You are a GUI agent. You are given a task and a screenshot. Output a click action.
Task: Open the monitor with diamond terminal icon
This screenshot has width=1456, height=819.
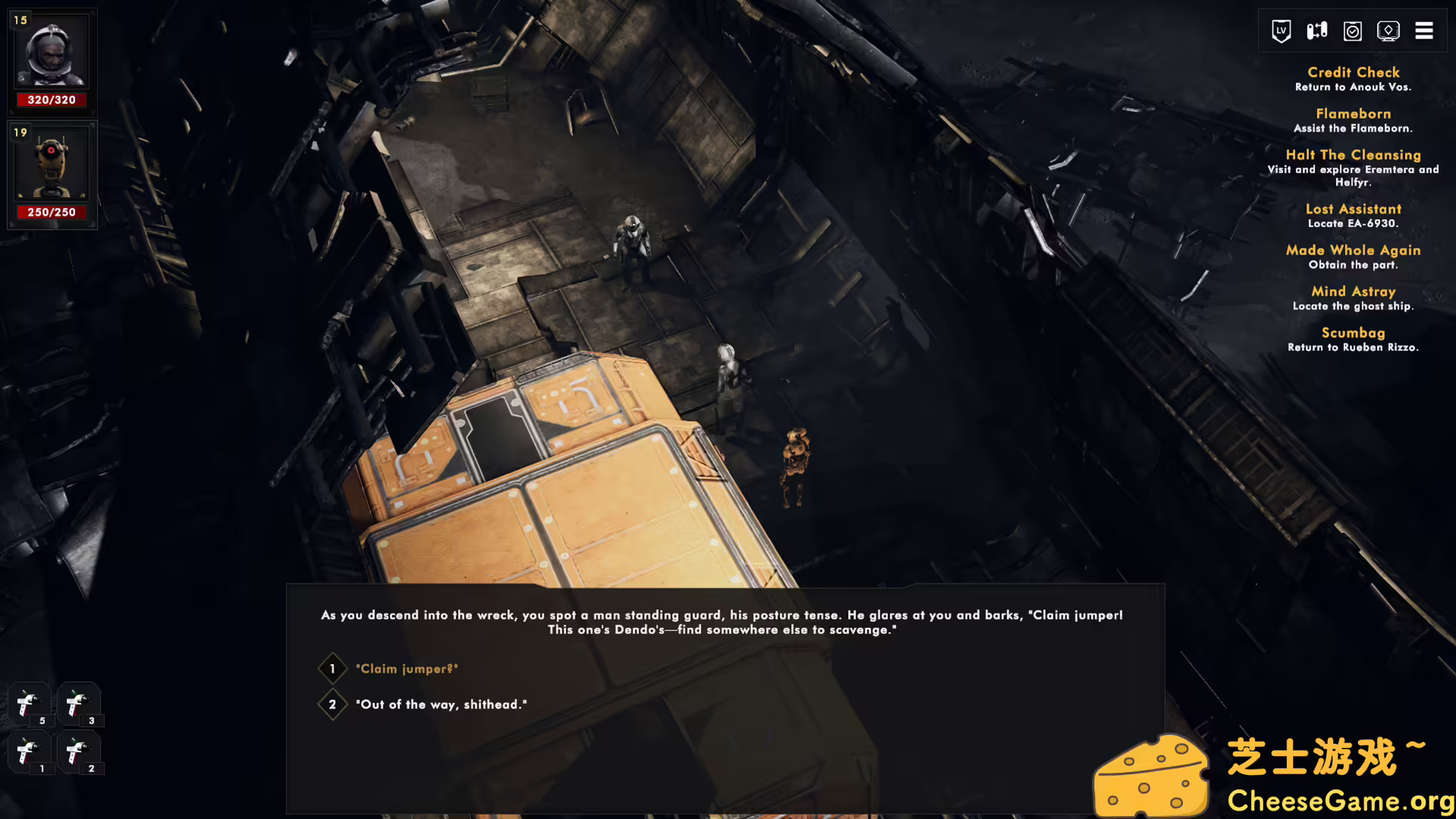coord(1389,30)
